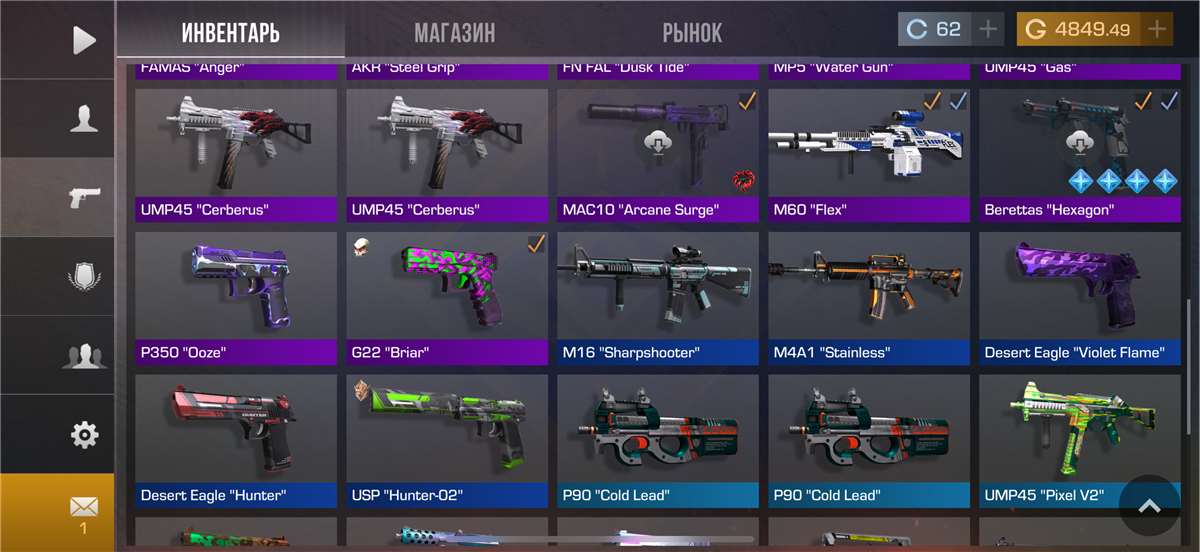The image size is (1200, 552).
Task: Open the Рынок tab
Action: 692,33
